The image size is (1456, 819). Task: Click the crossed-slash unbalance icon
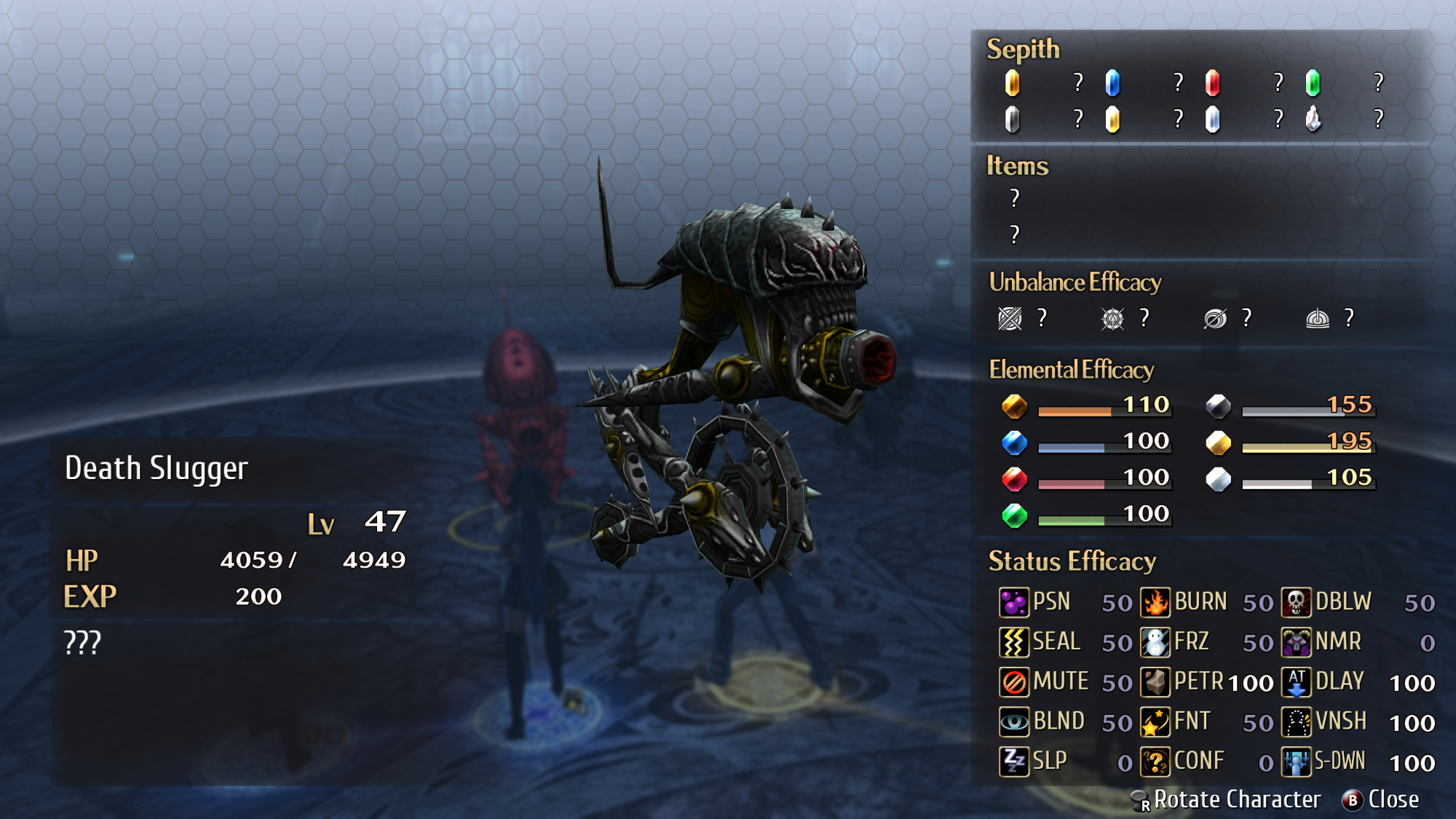tap(1010, 318)
